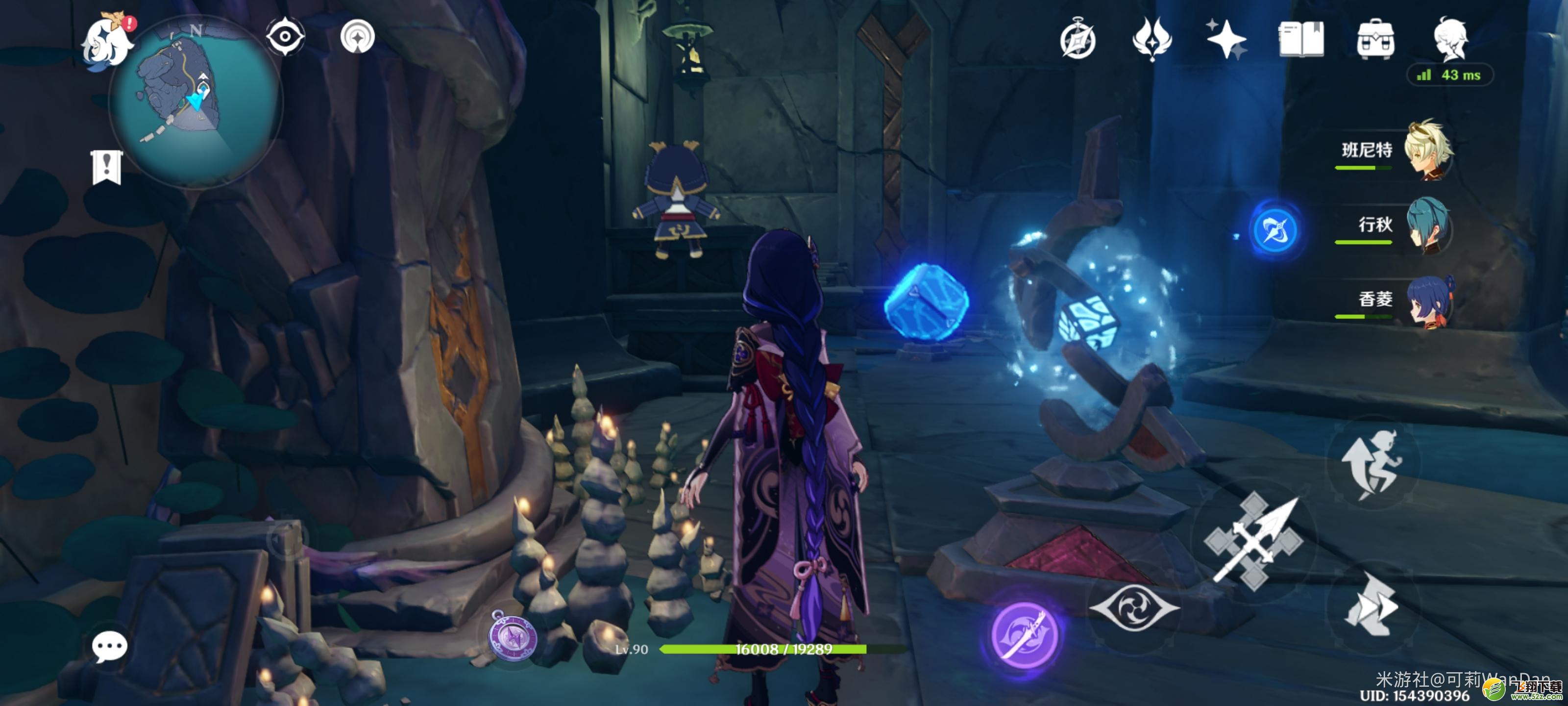Toggle the eye-shaped view icon
Image resolution: width=1568 pixels, height=706 pixels.
click(284, 37)
